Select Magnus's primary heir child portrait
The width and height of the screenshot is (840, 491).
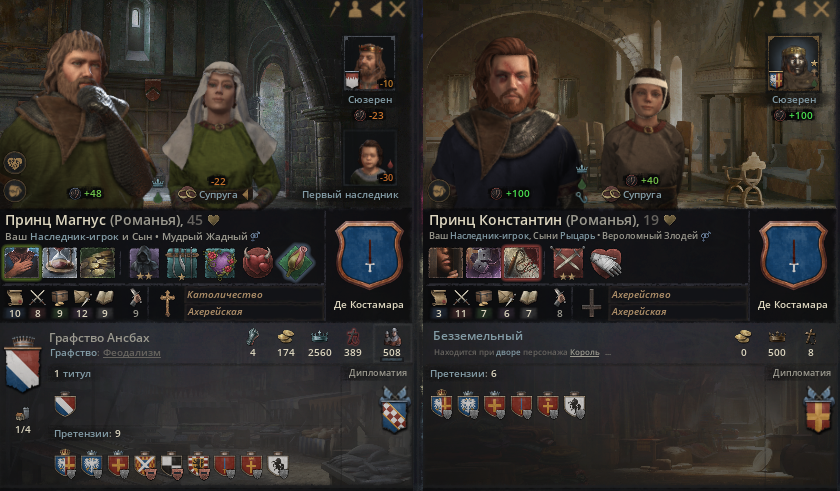367,160
